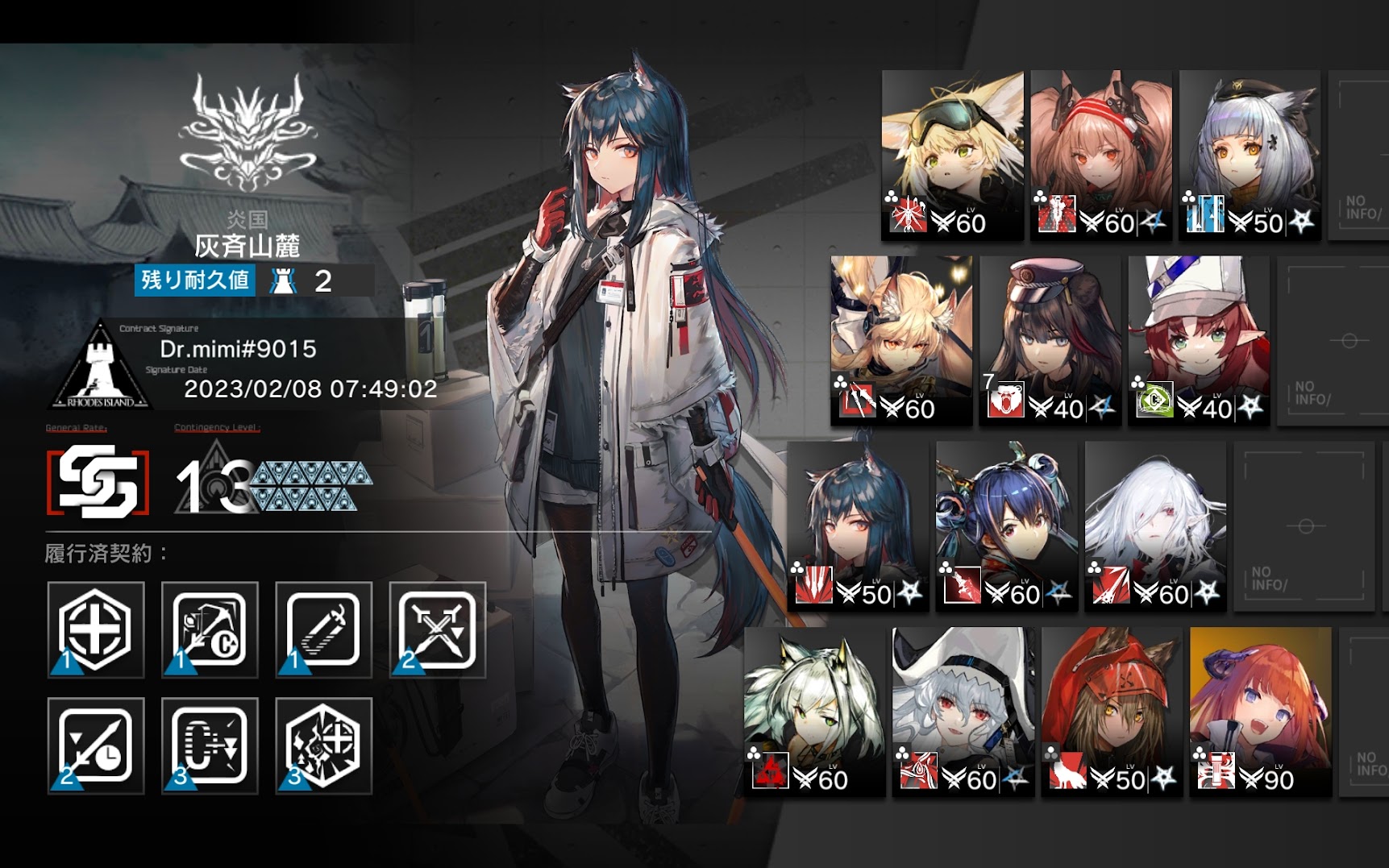
Task: Pick the dark-blue-haired wolf operator card at level 50
Action: pyautogui.click(x=858, y=525)
